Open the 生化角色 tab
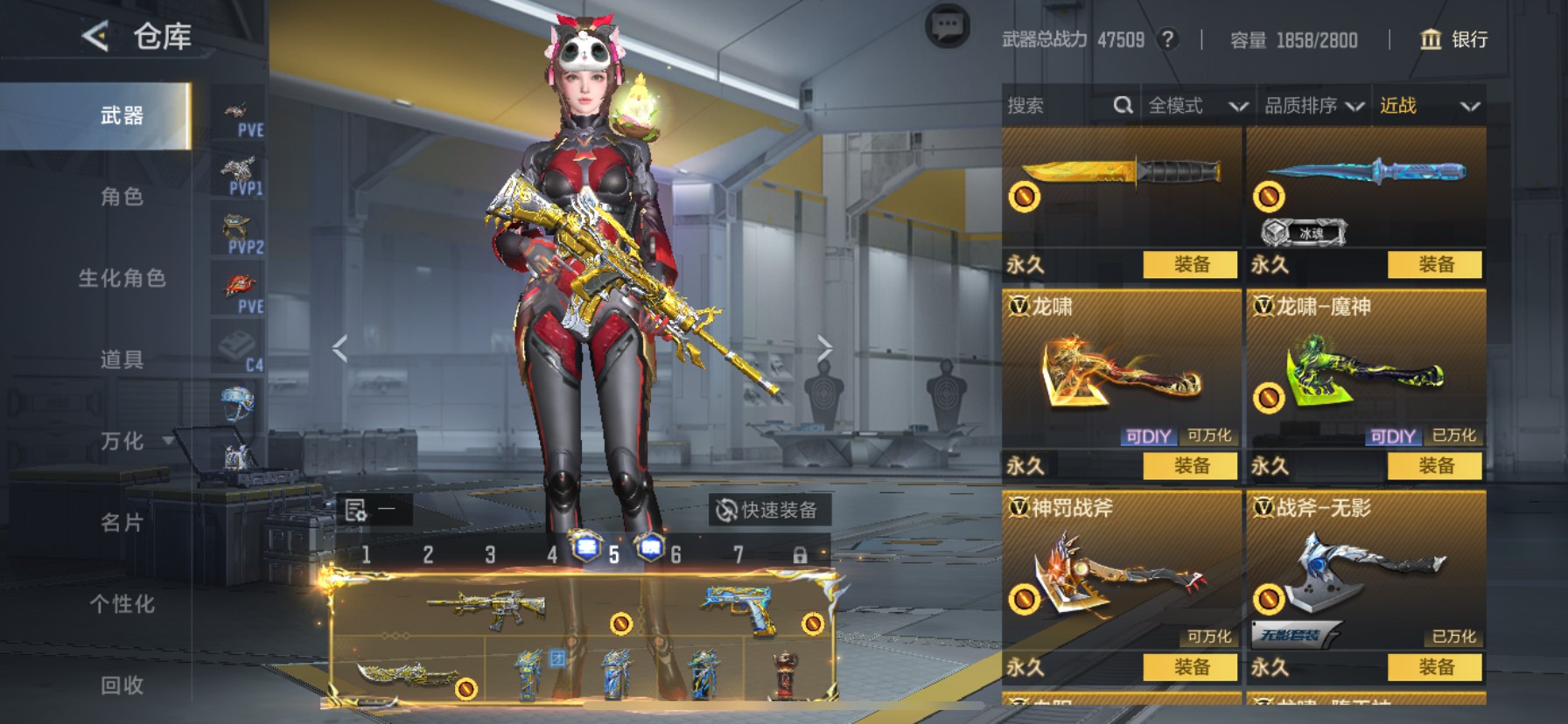 point(122,278)
